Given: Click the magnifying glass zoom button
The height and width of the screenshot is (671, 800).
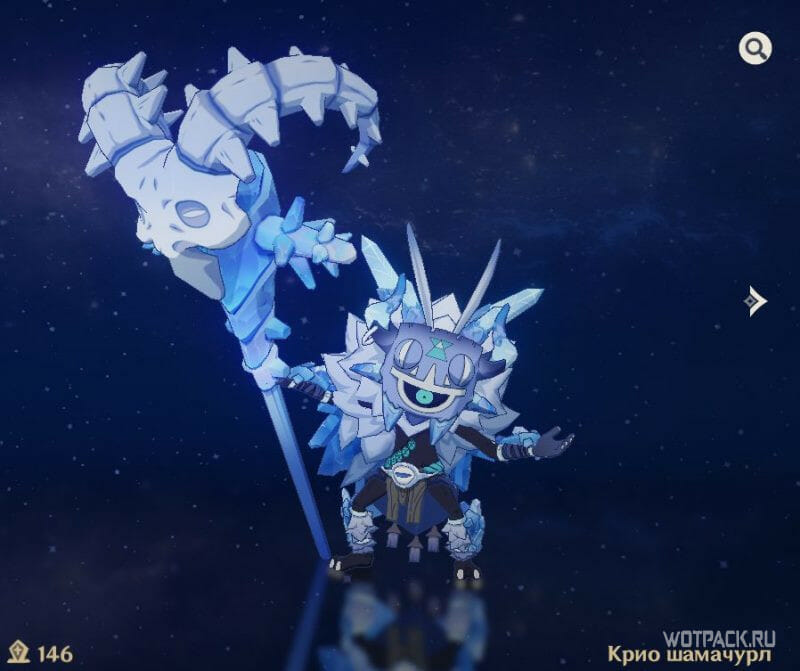Looking at the screenshot, I should point(755,47).
